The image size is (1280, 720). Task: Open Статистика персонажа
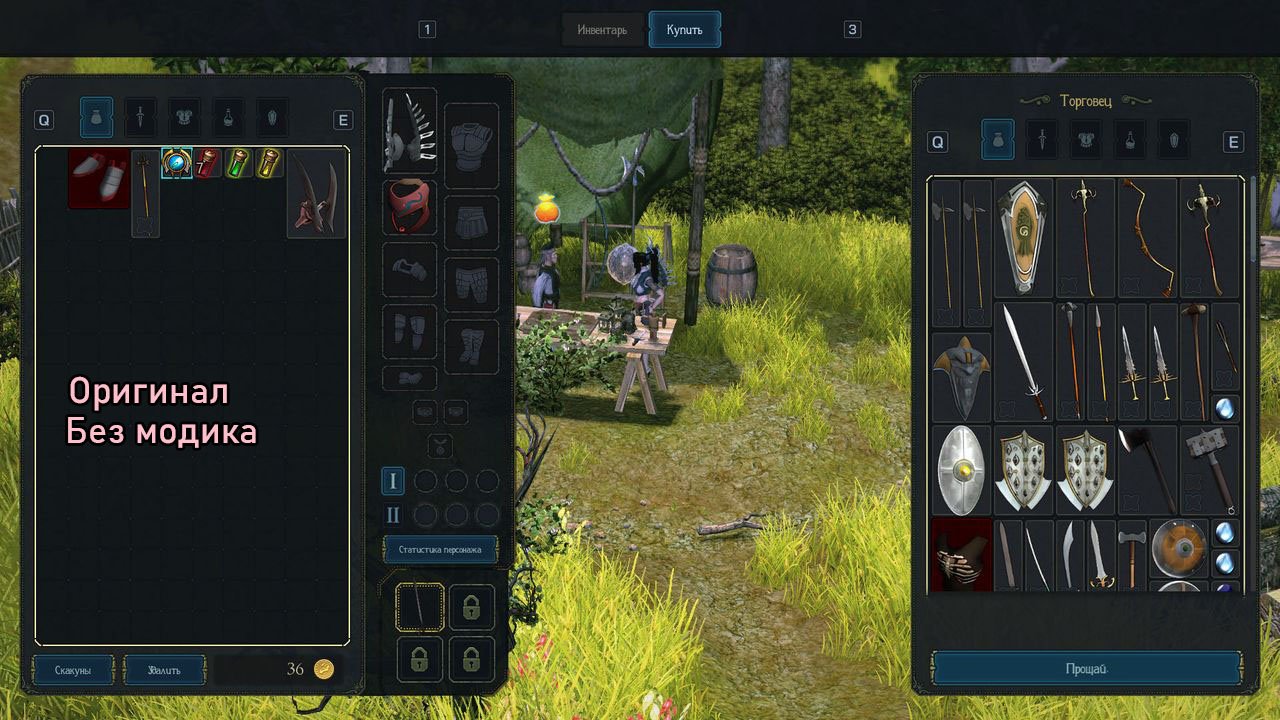click(440, 549)
